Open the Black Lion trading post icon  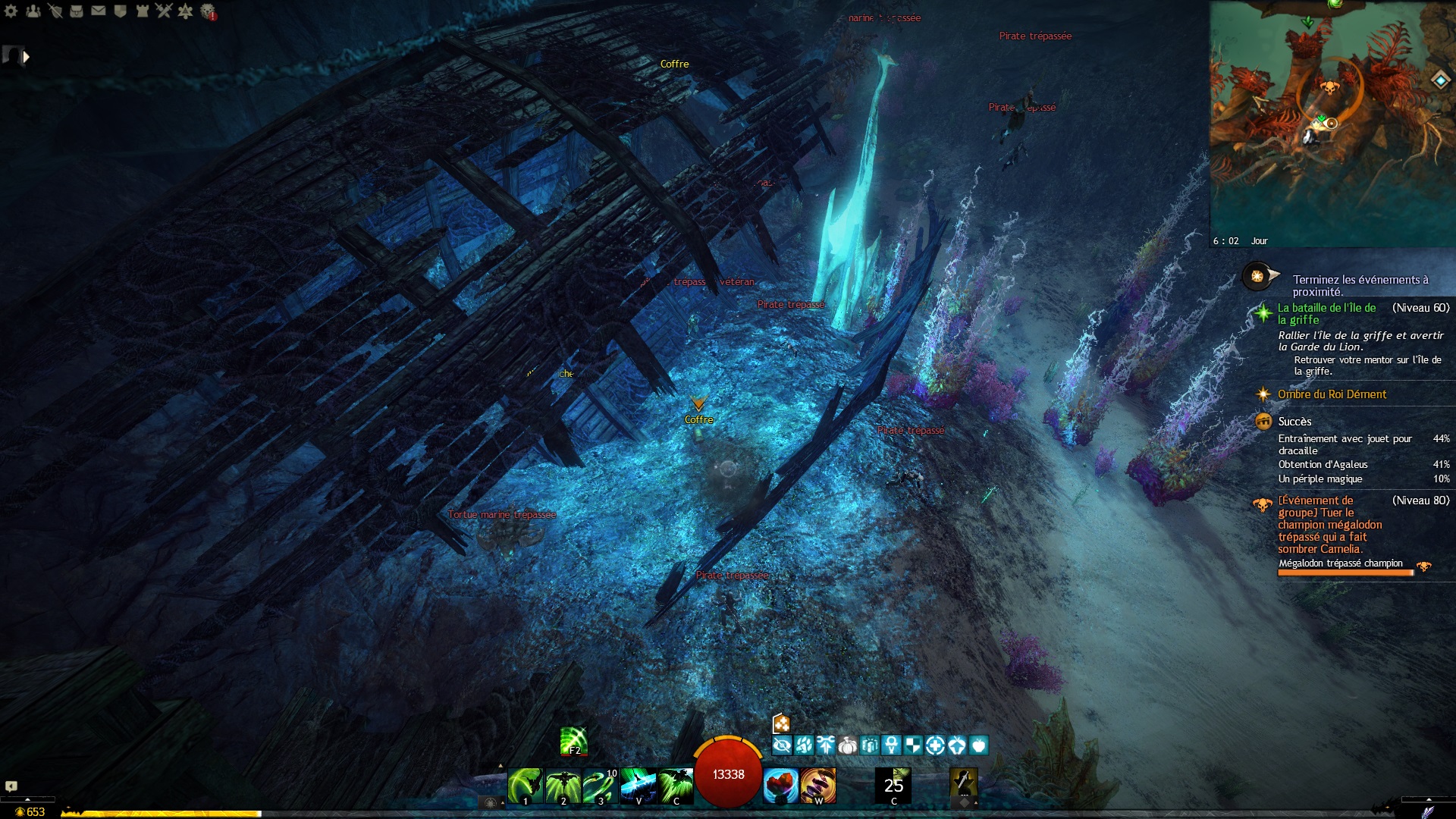(x=208, y=11)
